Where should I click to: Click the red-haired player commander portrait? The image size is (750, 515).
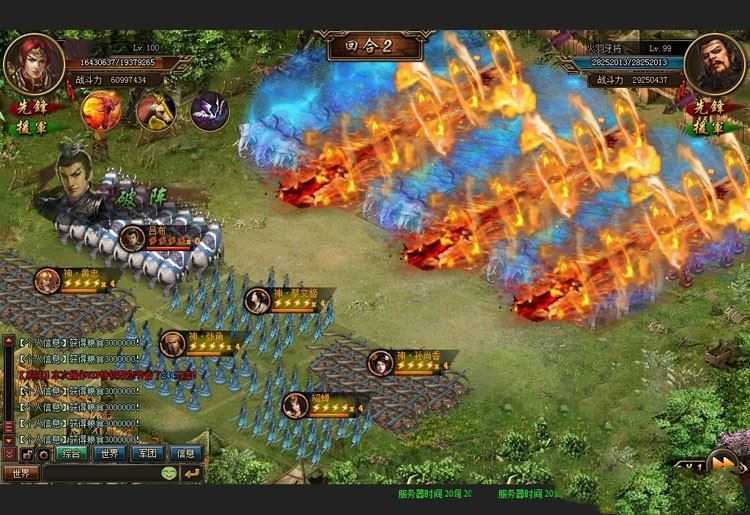[31, 62]
